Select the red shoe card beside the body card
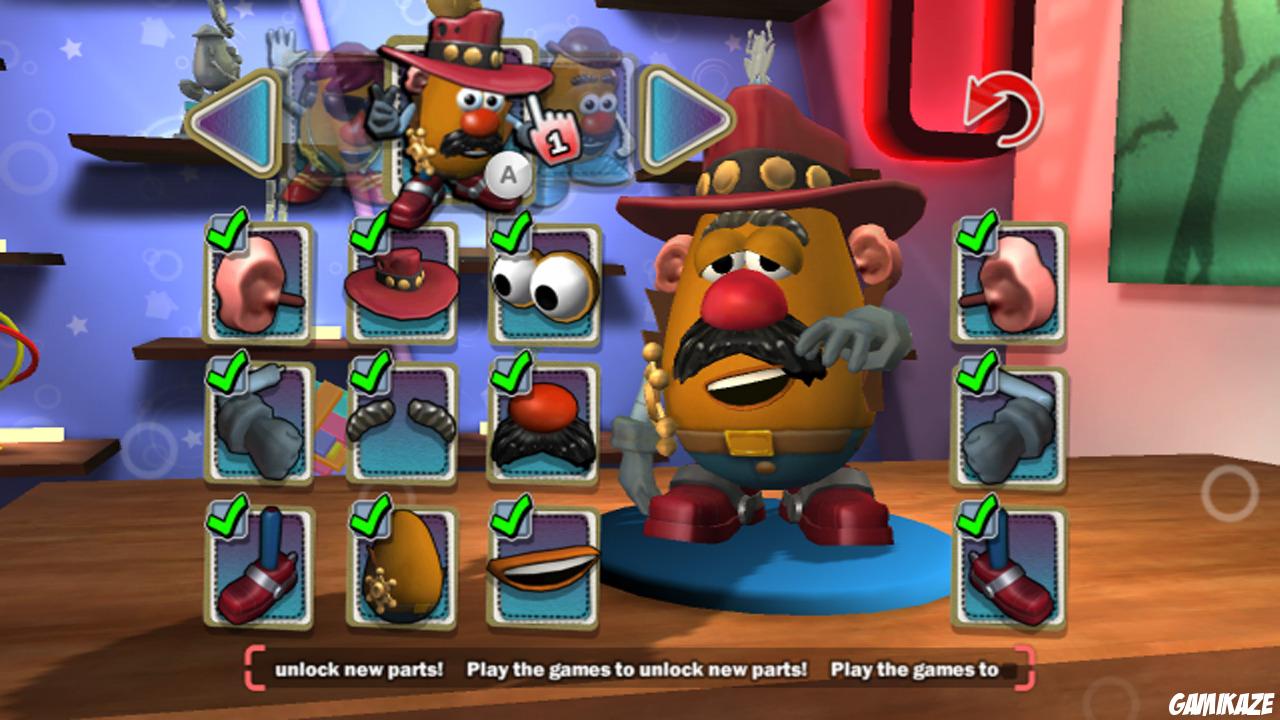Viewport: 1280px width, 720px height. click(259, 567)
